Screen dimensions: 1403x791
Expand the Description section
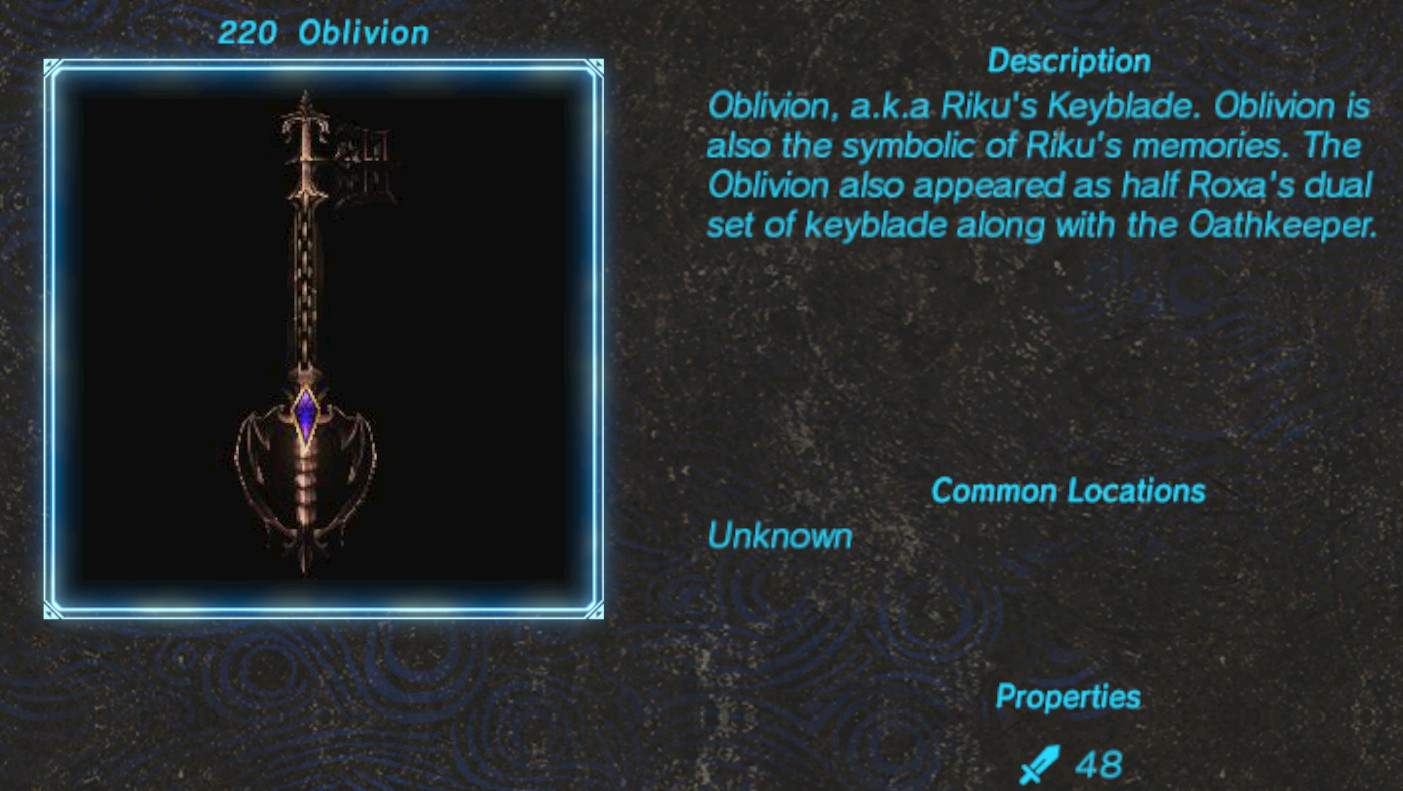tap(1068, 61)
